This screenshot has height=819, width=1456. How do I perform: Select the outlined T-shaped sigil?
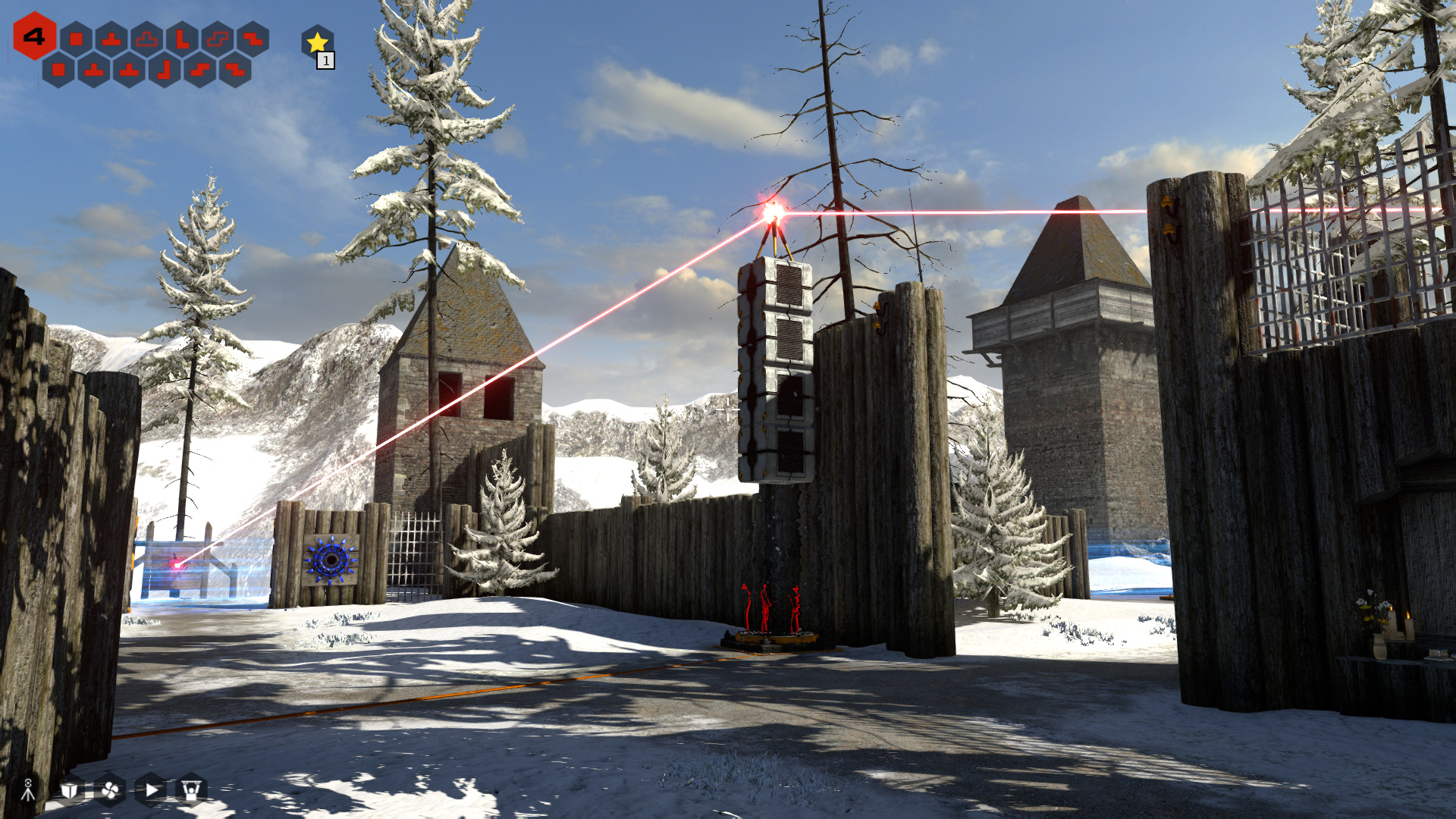point(147,39)
